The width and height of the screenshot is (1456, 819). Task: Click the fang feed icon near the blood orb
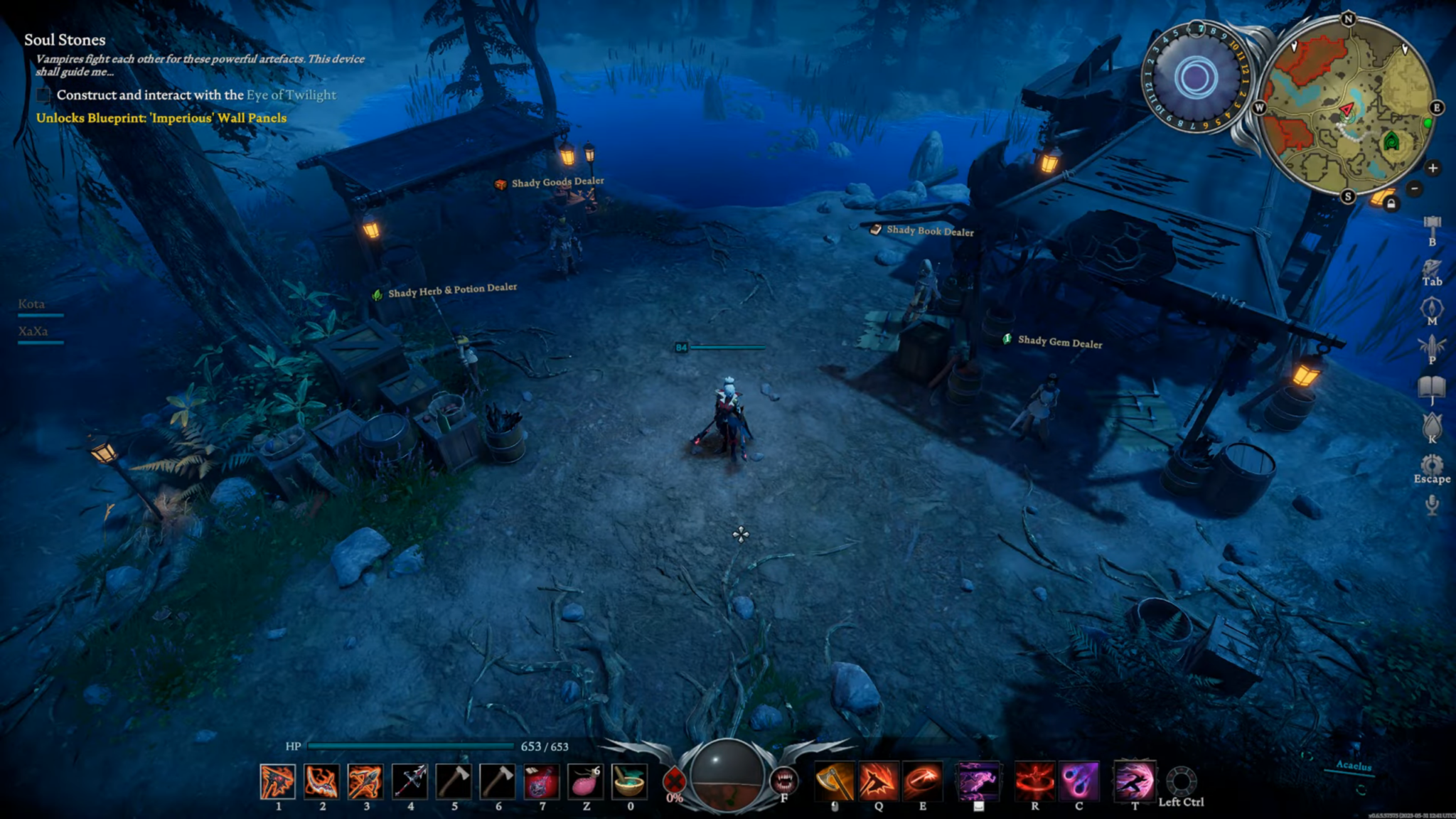pyautogui.click(x=784, y=778)
